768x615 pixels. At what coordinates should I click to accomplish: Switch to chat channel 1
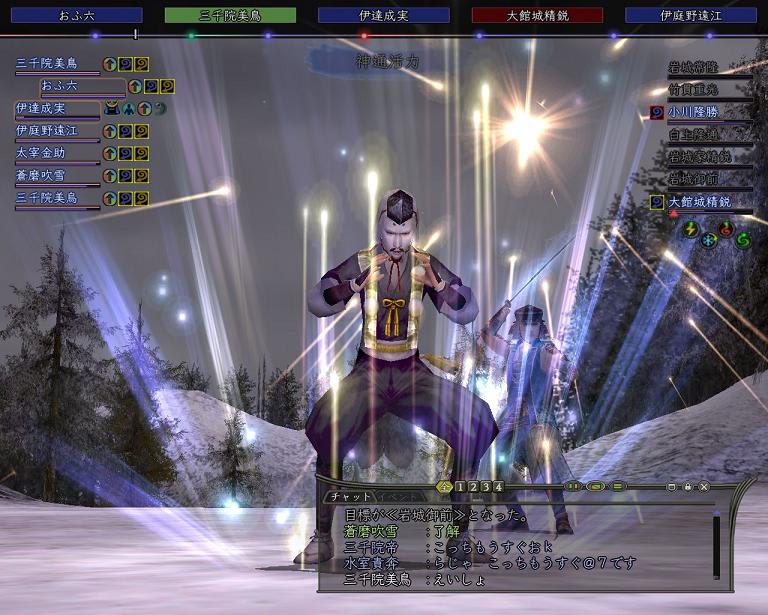(461, 487)
